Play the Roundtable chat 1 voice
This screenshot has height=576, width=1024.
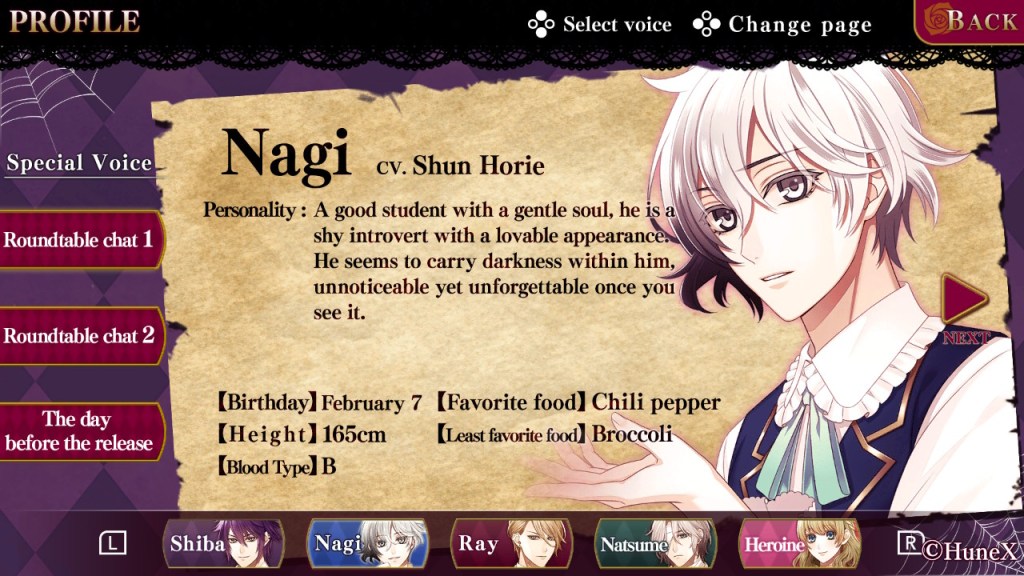coord(78,240)
